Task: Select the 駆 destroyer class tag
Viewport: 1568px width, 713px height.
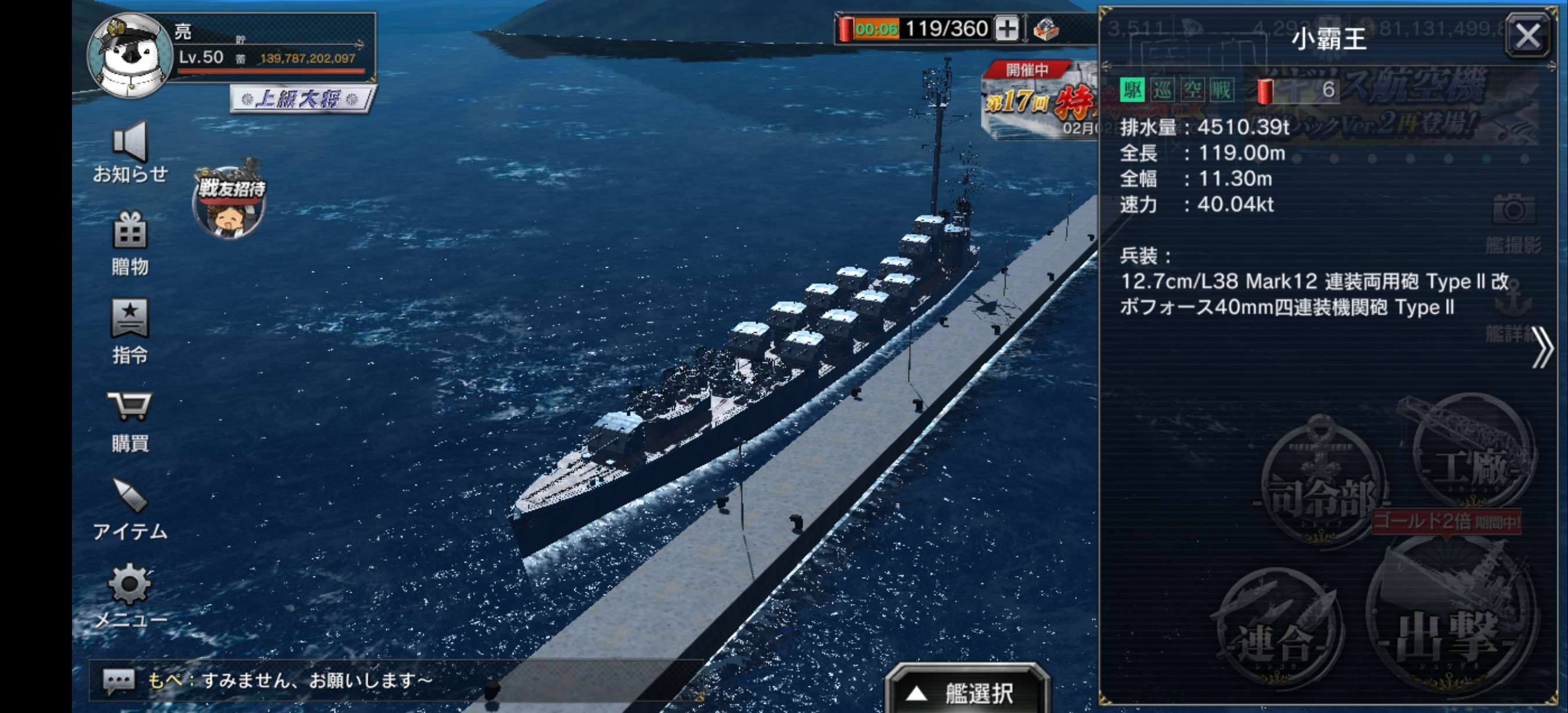Action: [1132, 91]
